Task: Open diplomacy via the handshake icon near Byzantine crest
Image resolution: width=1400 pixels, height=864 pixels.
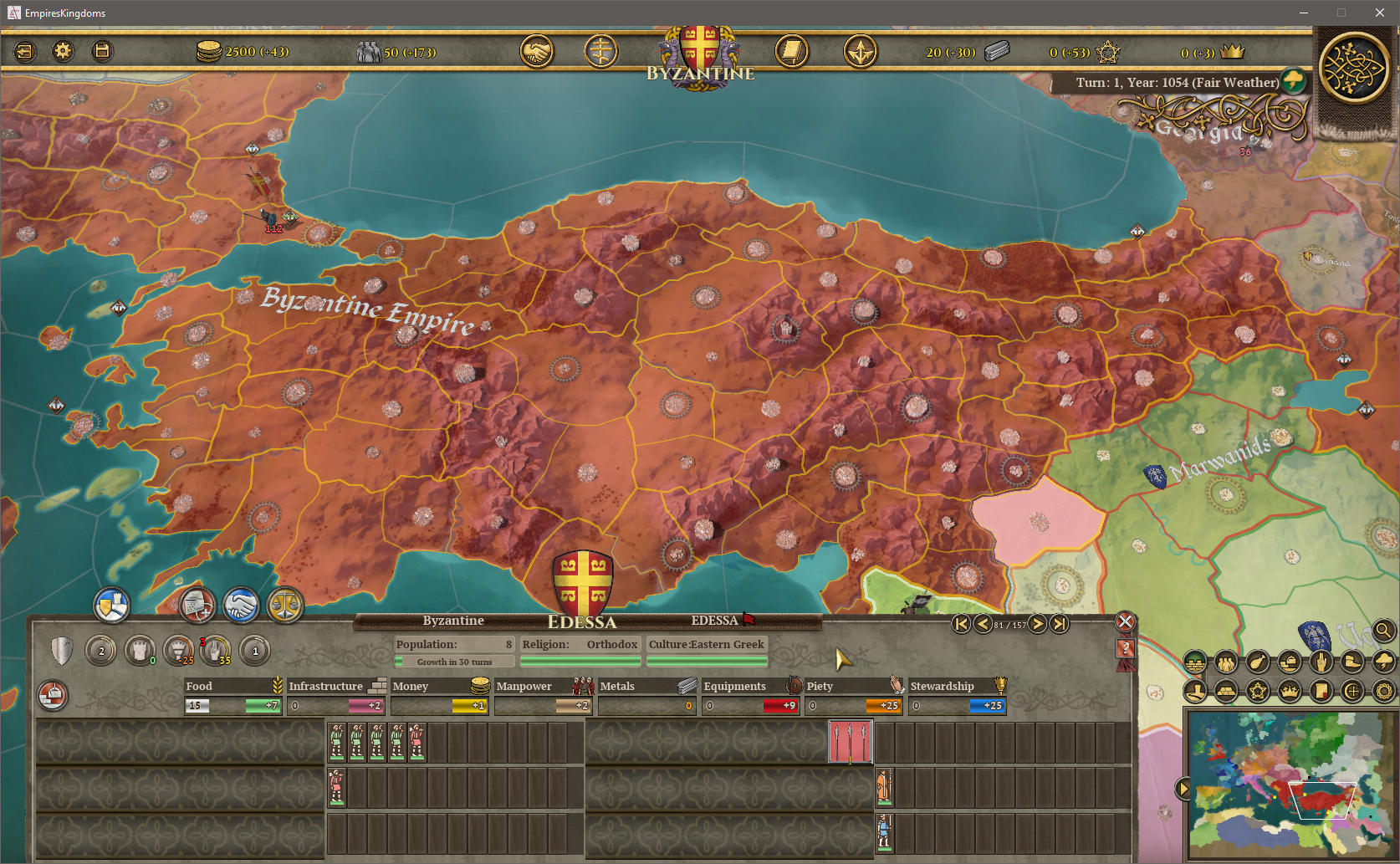Action: pyautogui.click(x=537, y=51)
